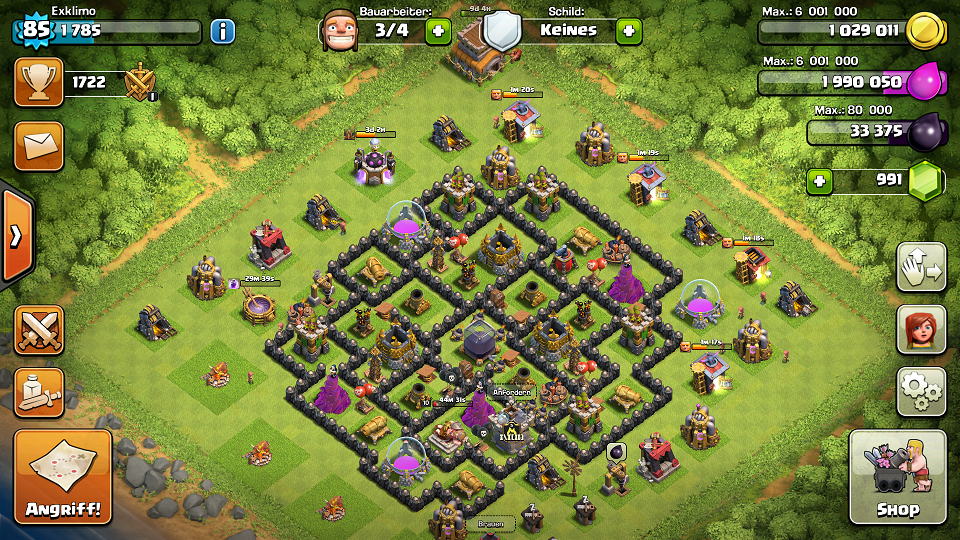Open the army overview scroll button
960x540 pixels.
click(x=39, y=392)
